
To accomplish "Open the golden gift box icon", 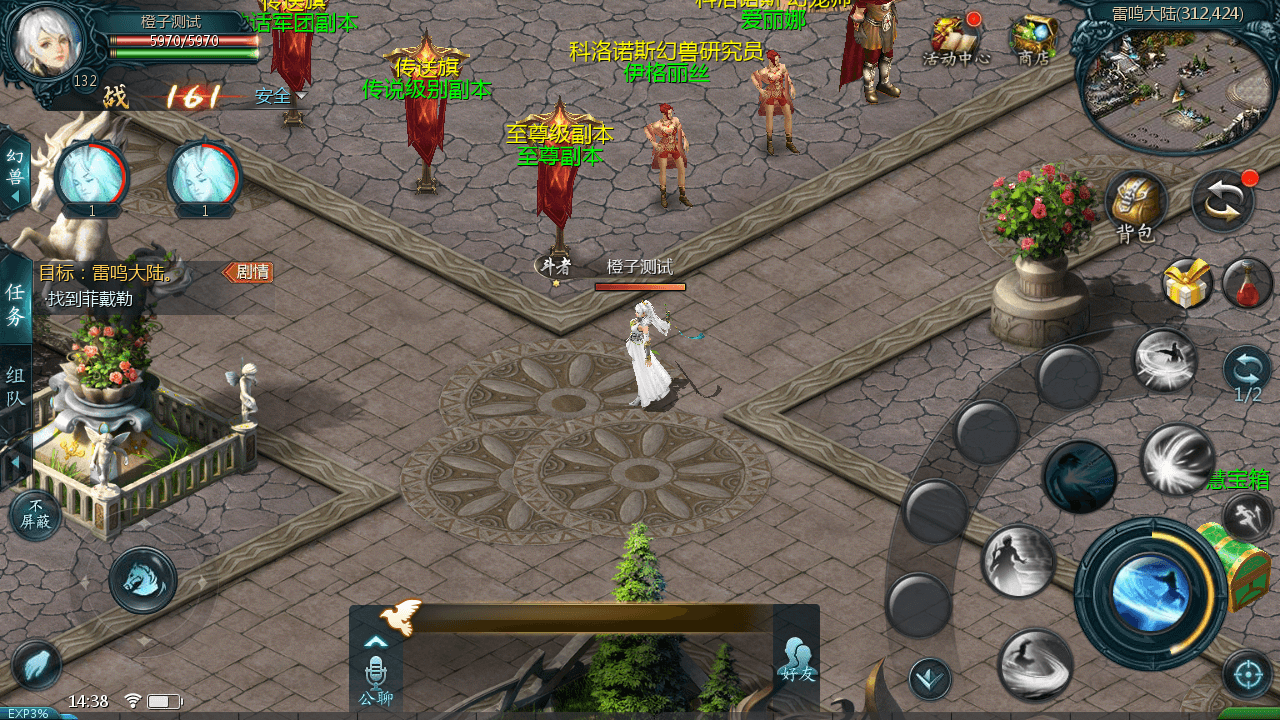I will 1187,283.
